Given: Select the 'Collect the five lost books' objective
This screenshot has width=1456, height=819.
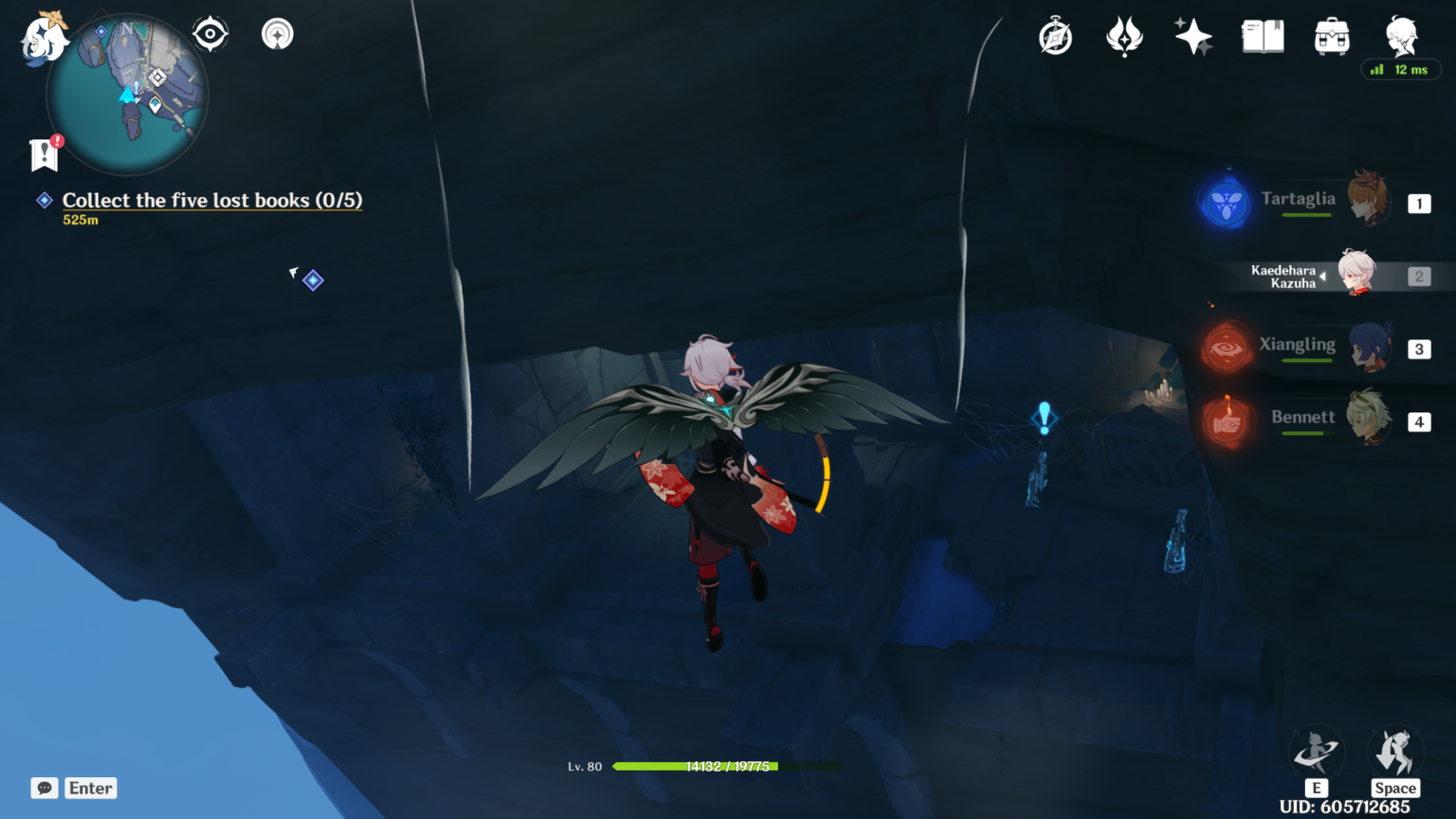Looking at the screenshot, I should click(x=211, y=200).
